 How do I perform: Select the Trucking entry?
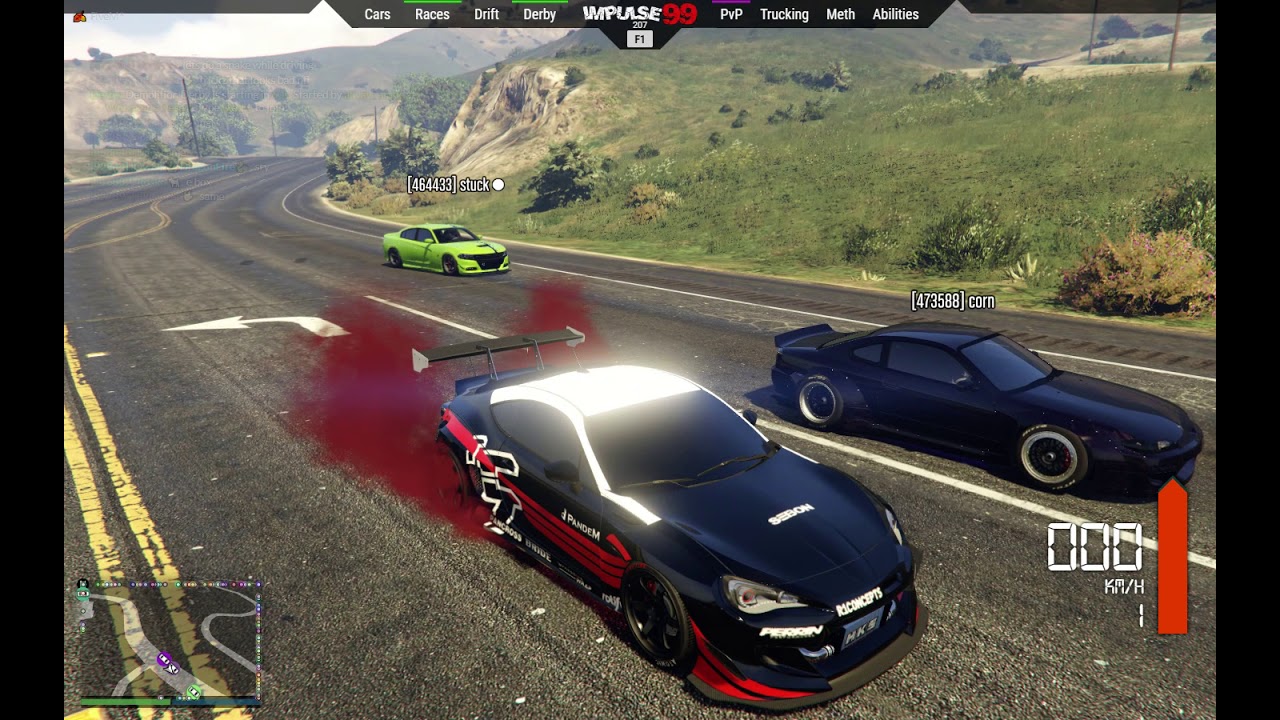784,14
